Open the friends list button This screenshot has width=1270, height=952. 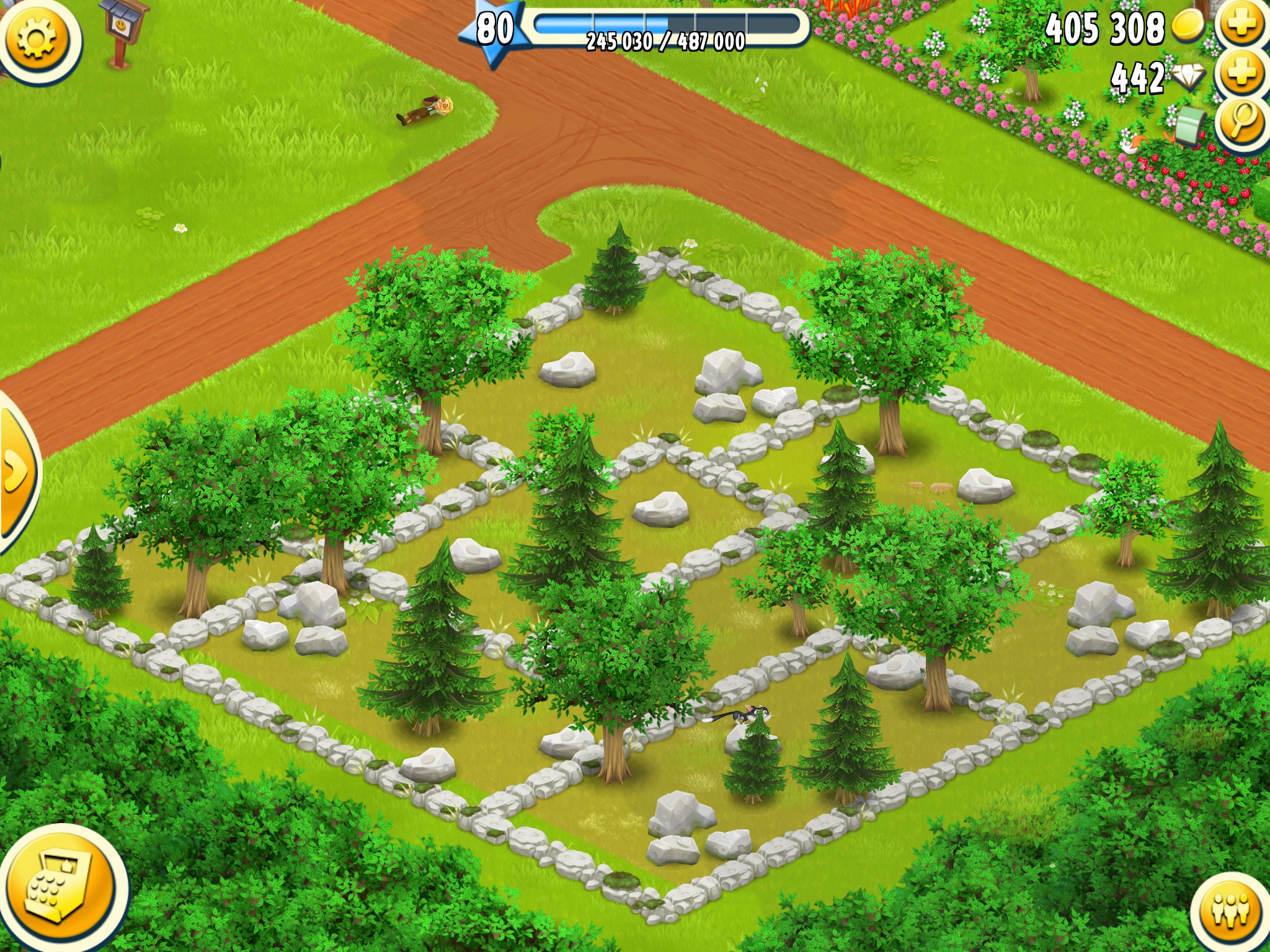(1230, 911)
